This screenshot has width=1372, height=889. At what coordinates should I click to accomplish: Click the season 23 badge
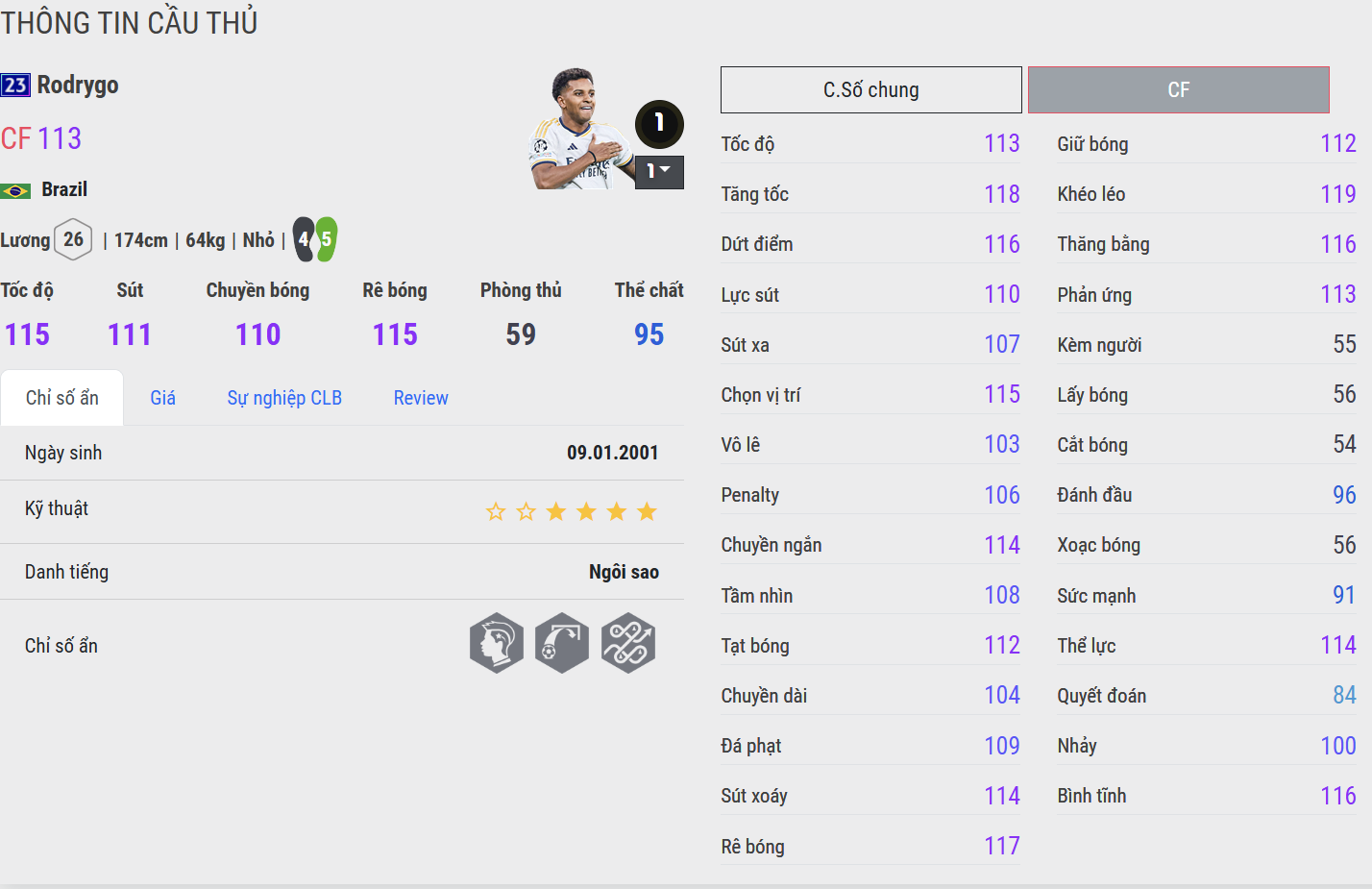(15, 86)
